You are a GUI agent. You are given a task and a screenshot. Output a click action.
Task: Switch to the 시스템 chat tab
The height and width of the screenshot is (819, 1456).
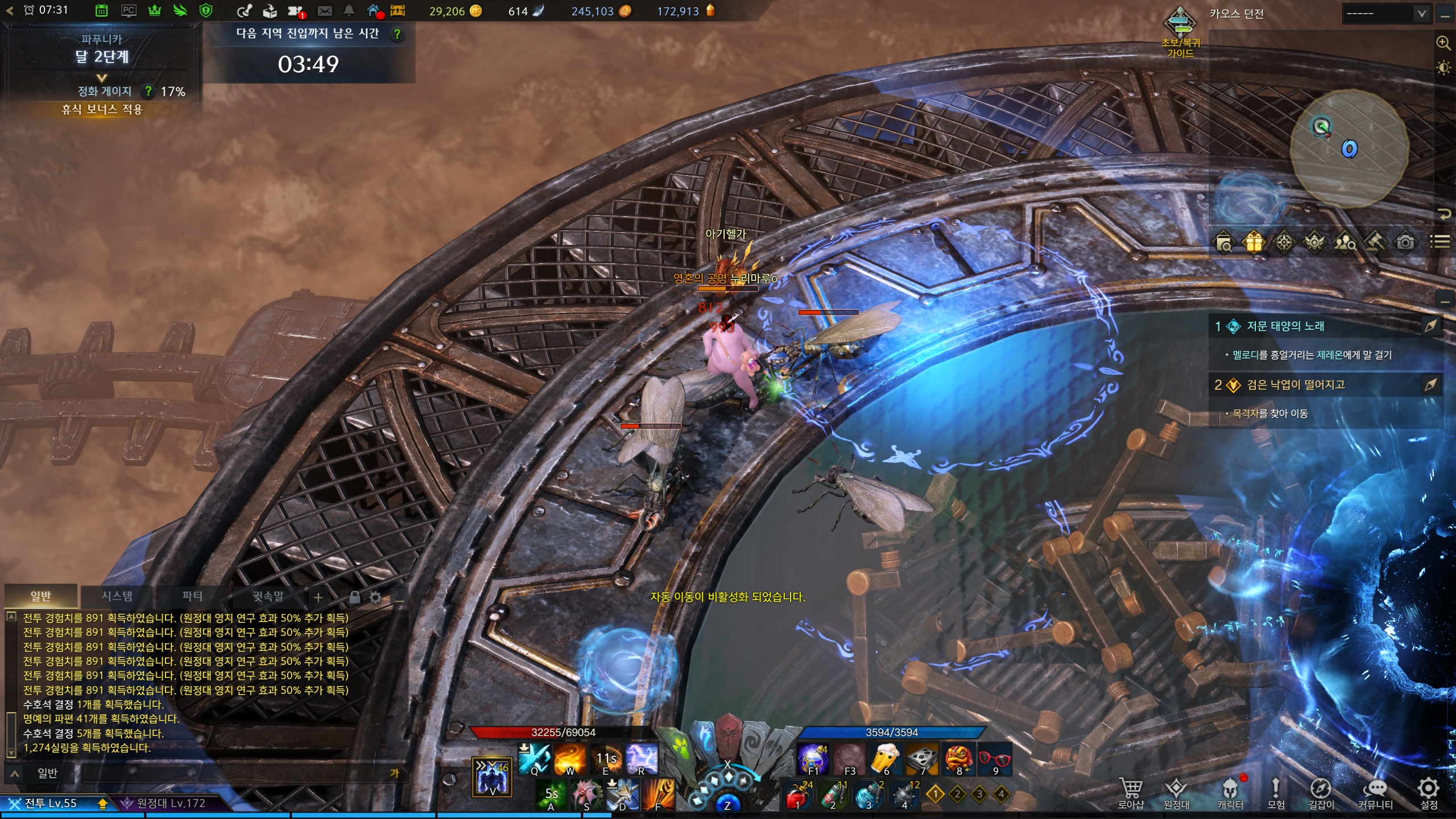(x=117, y=596)
